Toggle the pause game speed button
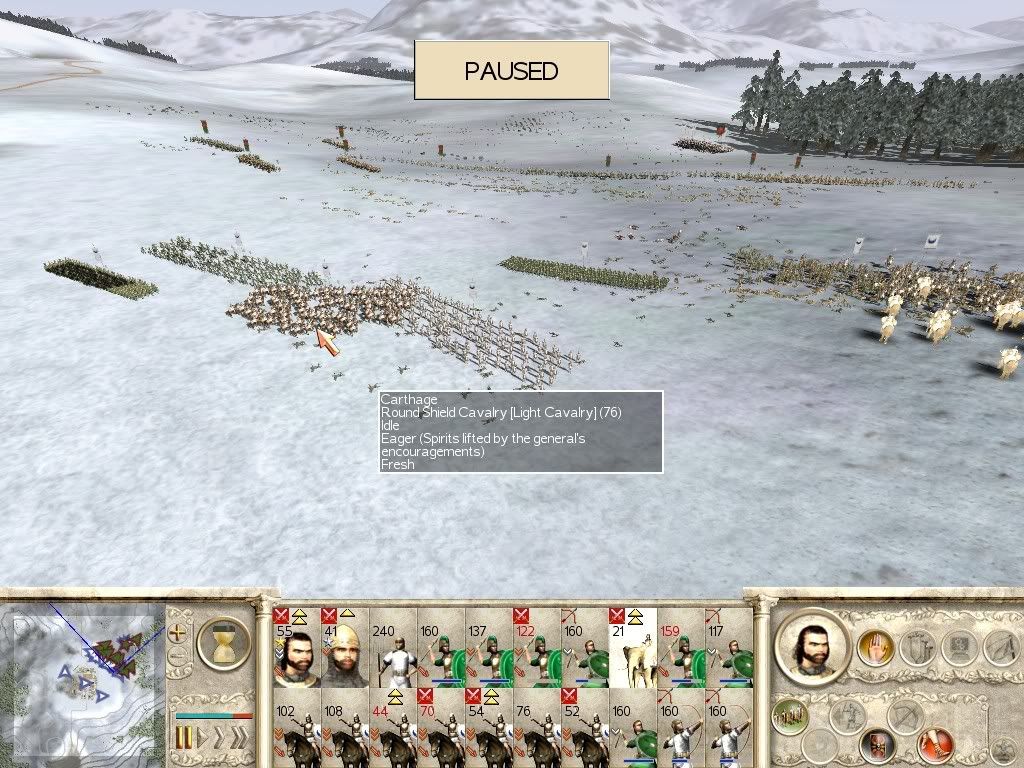Viewport: 1024px width, 768px height. point(184,739)
